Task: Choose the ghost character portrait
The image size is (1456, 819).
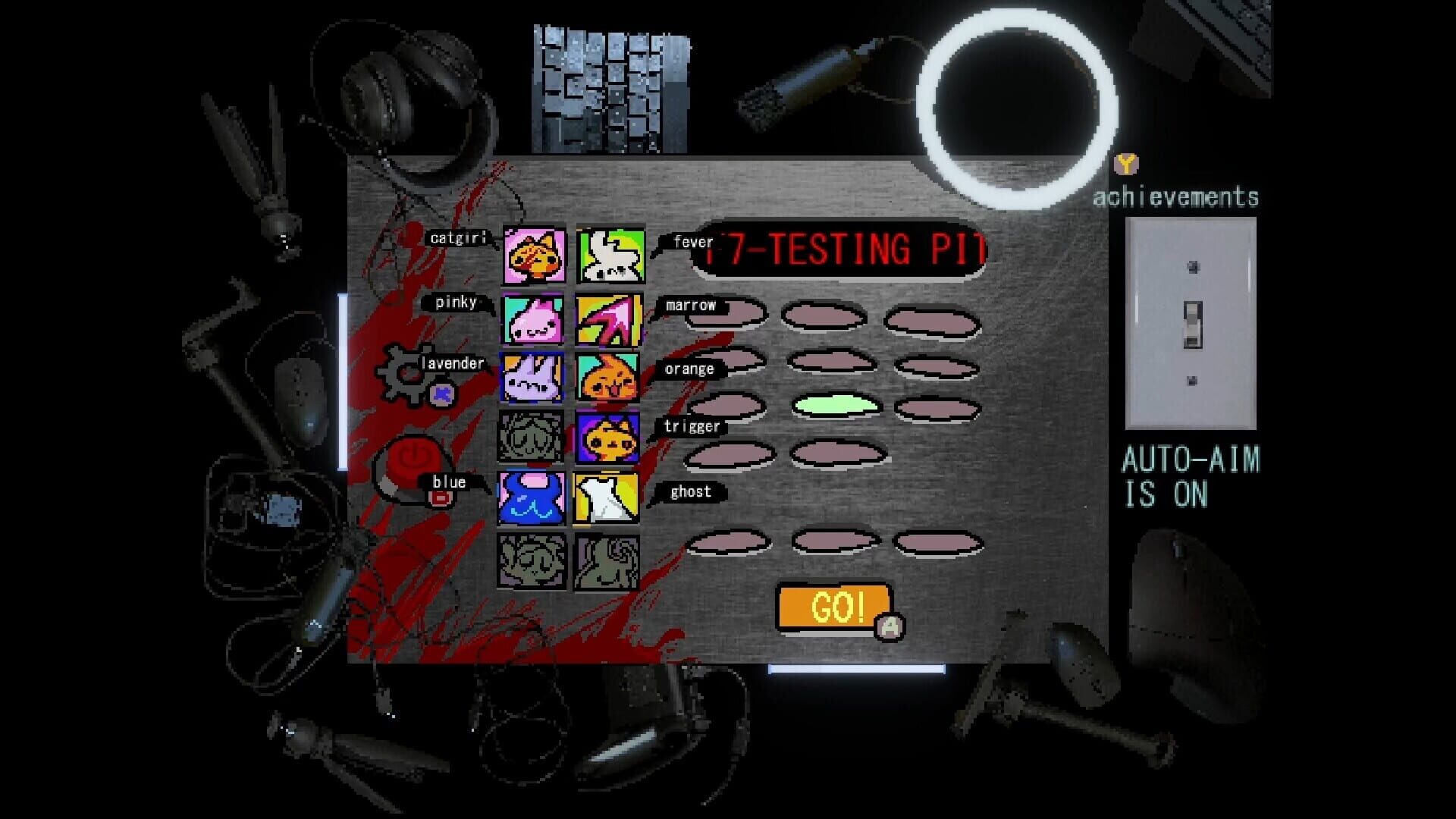Action: tap(609, 498)
